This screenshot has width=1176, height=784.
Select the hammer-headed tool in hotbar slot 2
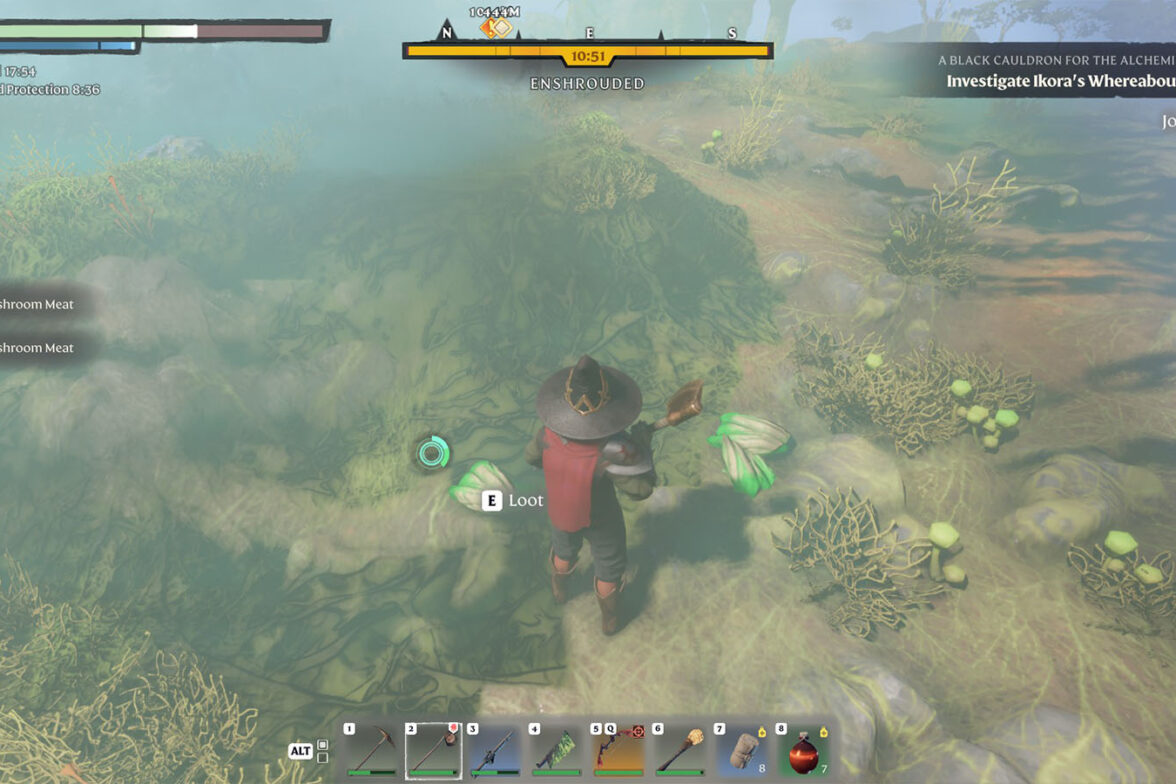433,751
